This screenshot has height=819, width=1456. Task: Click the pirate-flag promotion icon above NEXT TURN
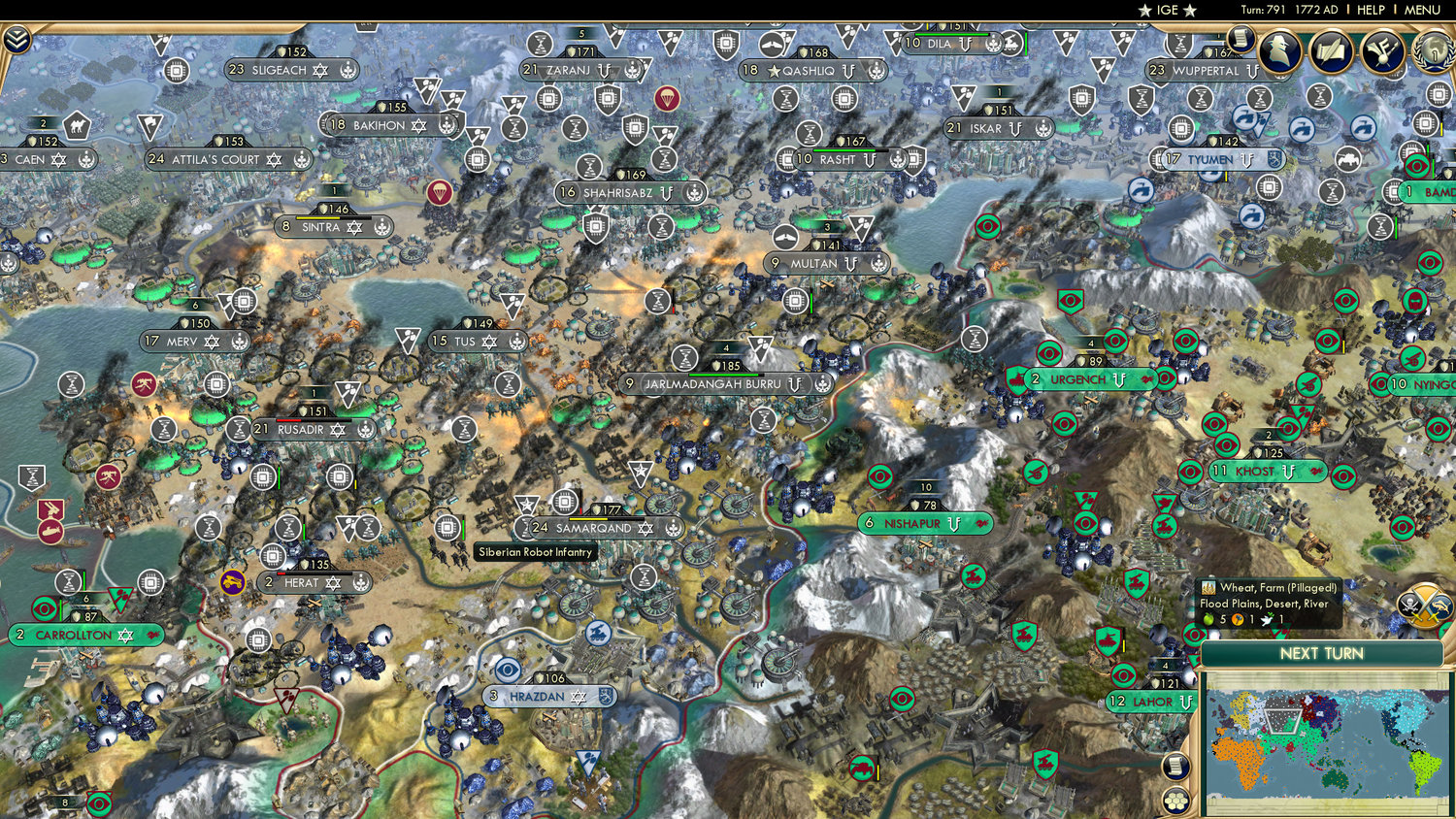[x=1409, y=604]
